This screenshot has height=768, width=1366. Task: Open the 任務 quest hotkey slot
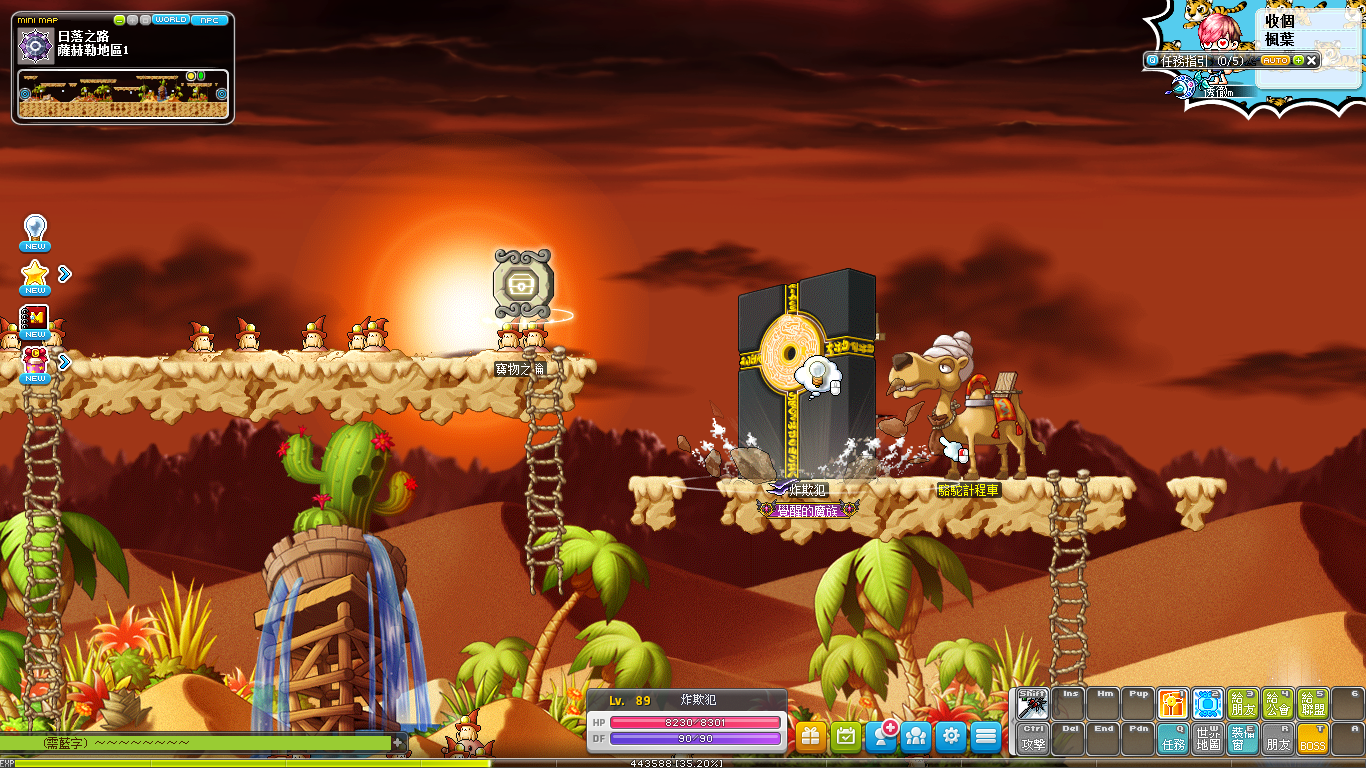1173,739
